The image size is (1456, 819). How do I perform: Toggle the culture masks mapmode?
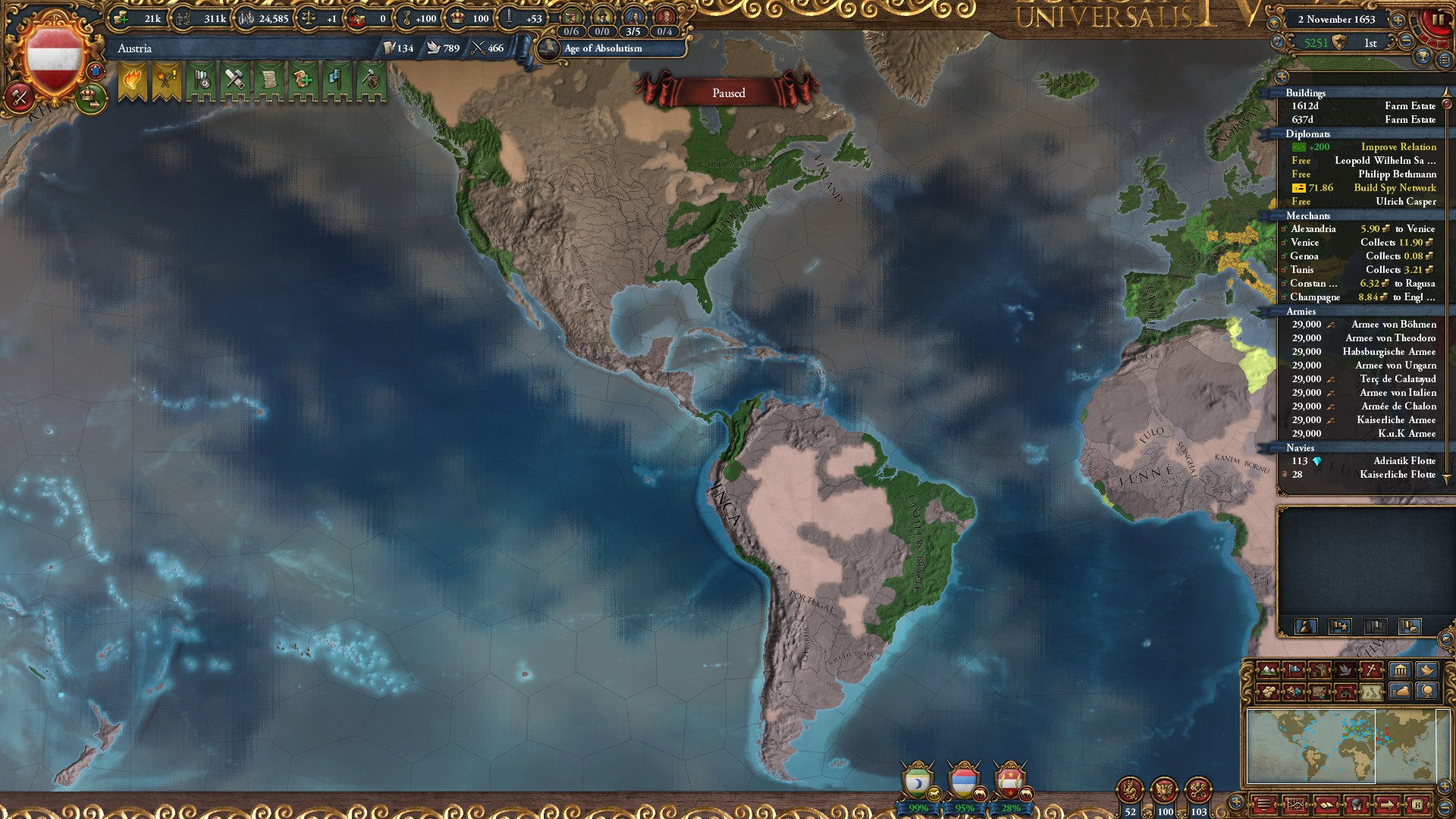click(1294, 691)
